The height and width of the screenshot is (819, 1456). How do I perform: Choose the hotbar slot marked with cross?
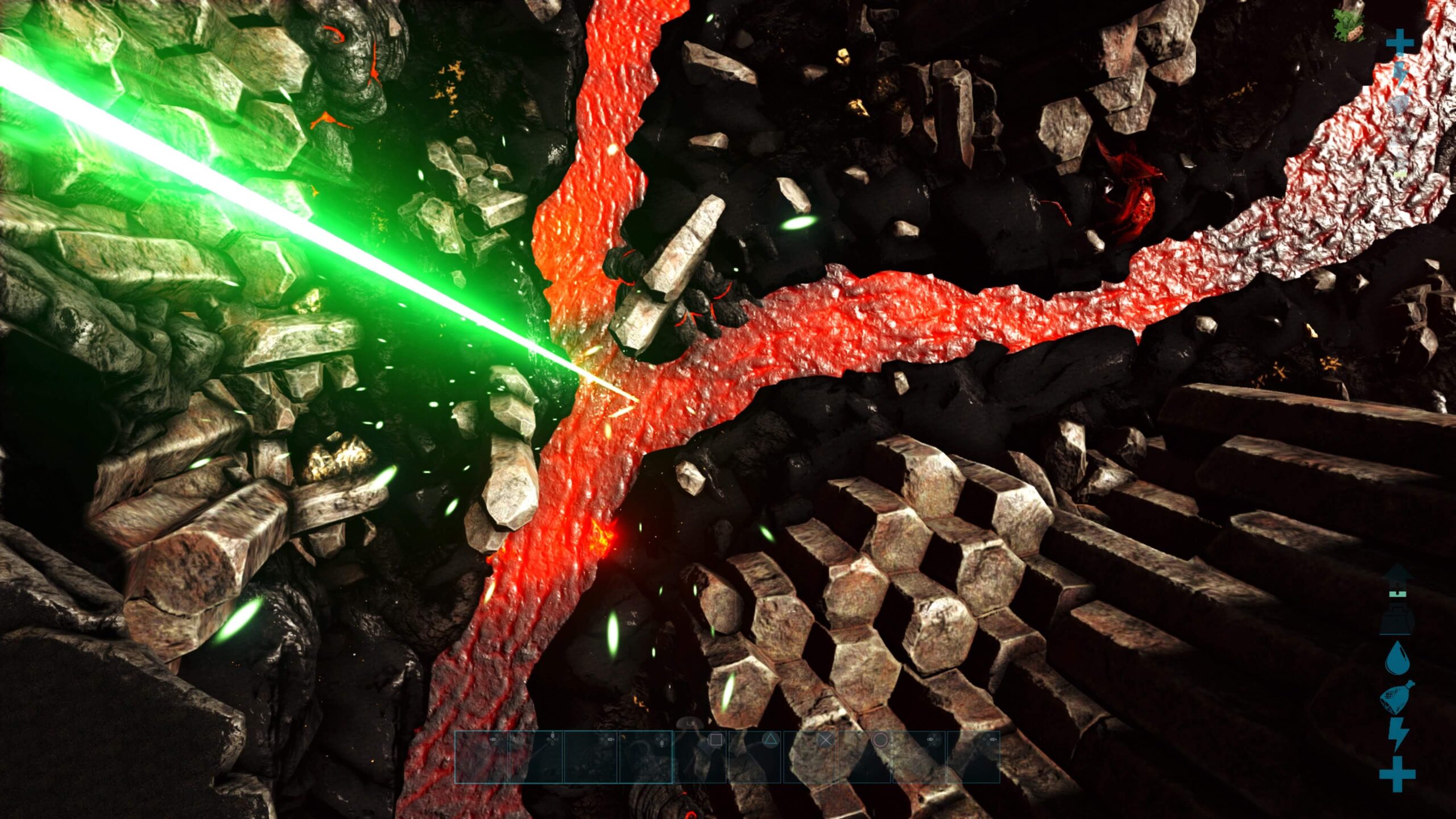pos(810,756)
